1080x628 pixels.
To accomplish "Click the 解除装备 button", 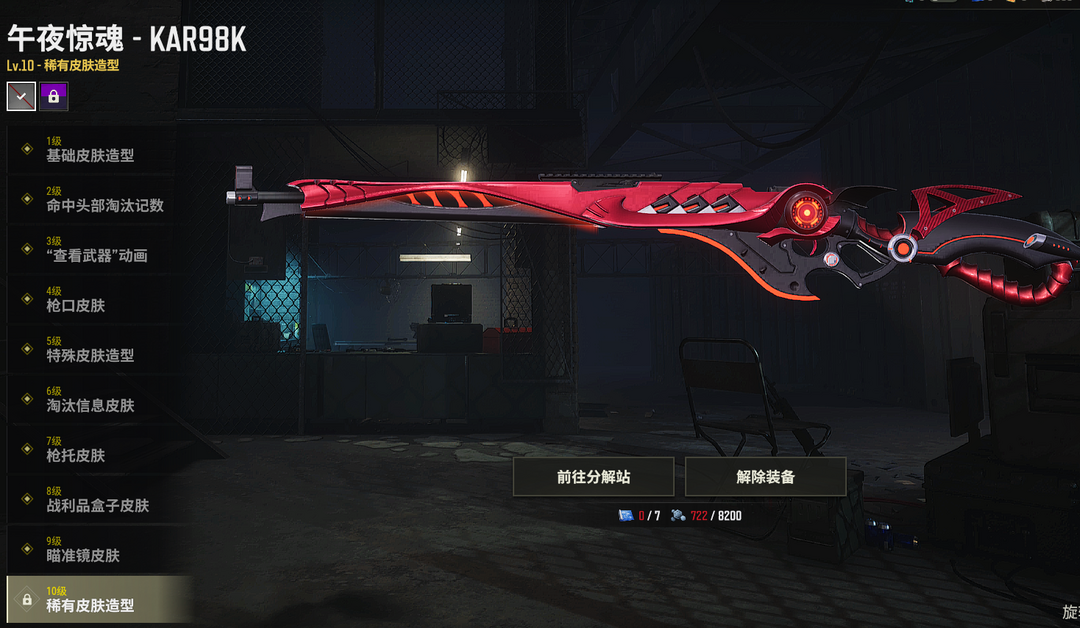I will tap(765, 477).
